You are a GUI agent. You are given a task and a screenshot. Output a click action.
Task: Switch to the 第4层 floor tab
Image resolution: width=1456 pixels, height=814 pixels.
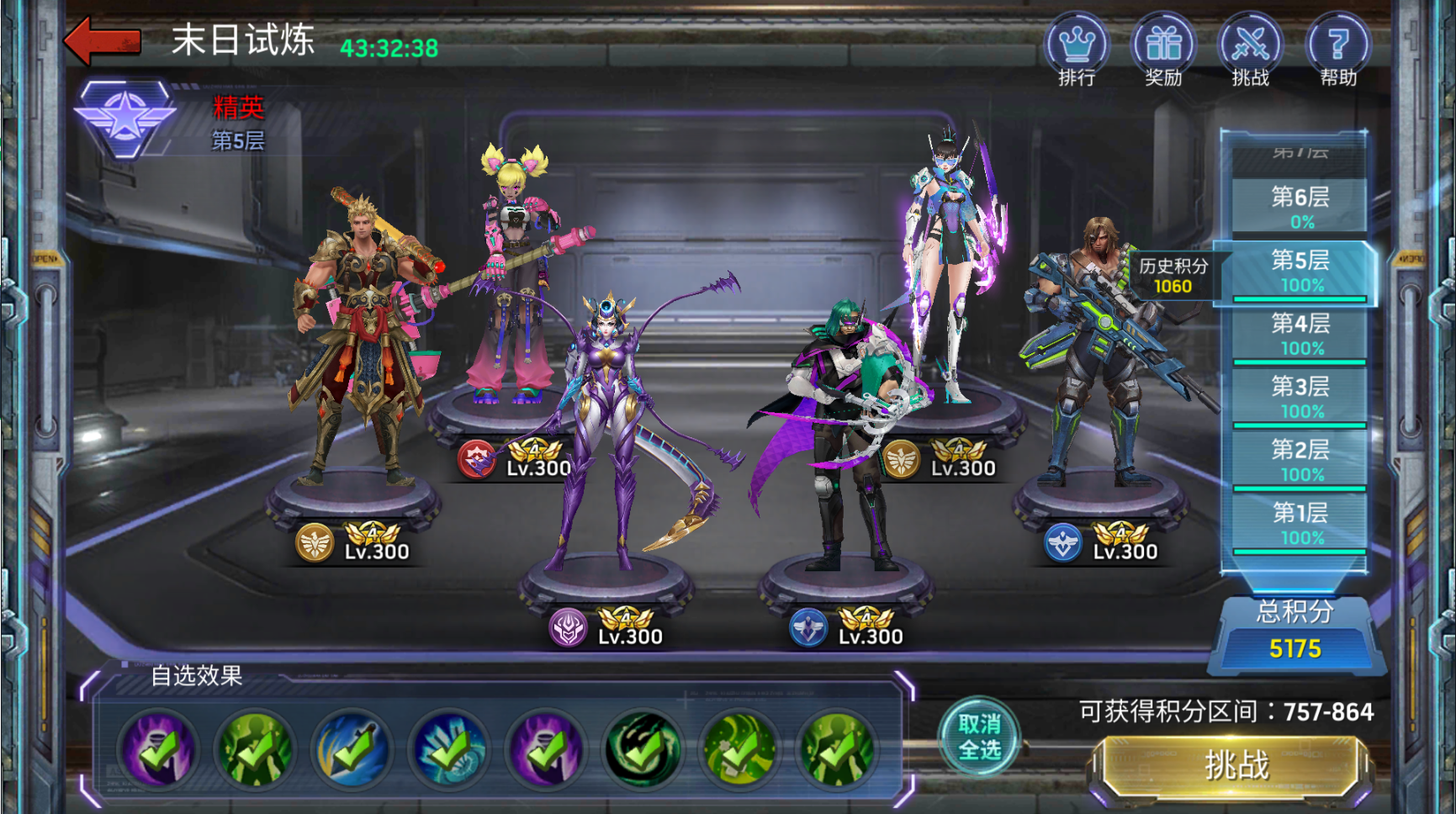[1300, 333]
